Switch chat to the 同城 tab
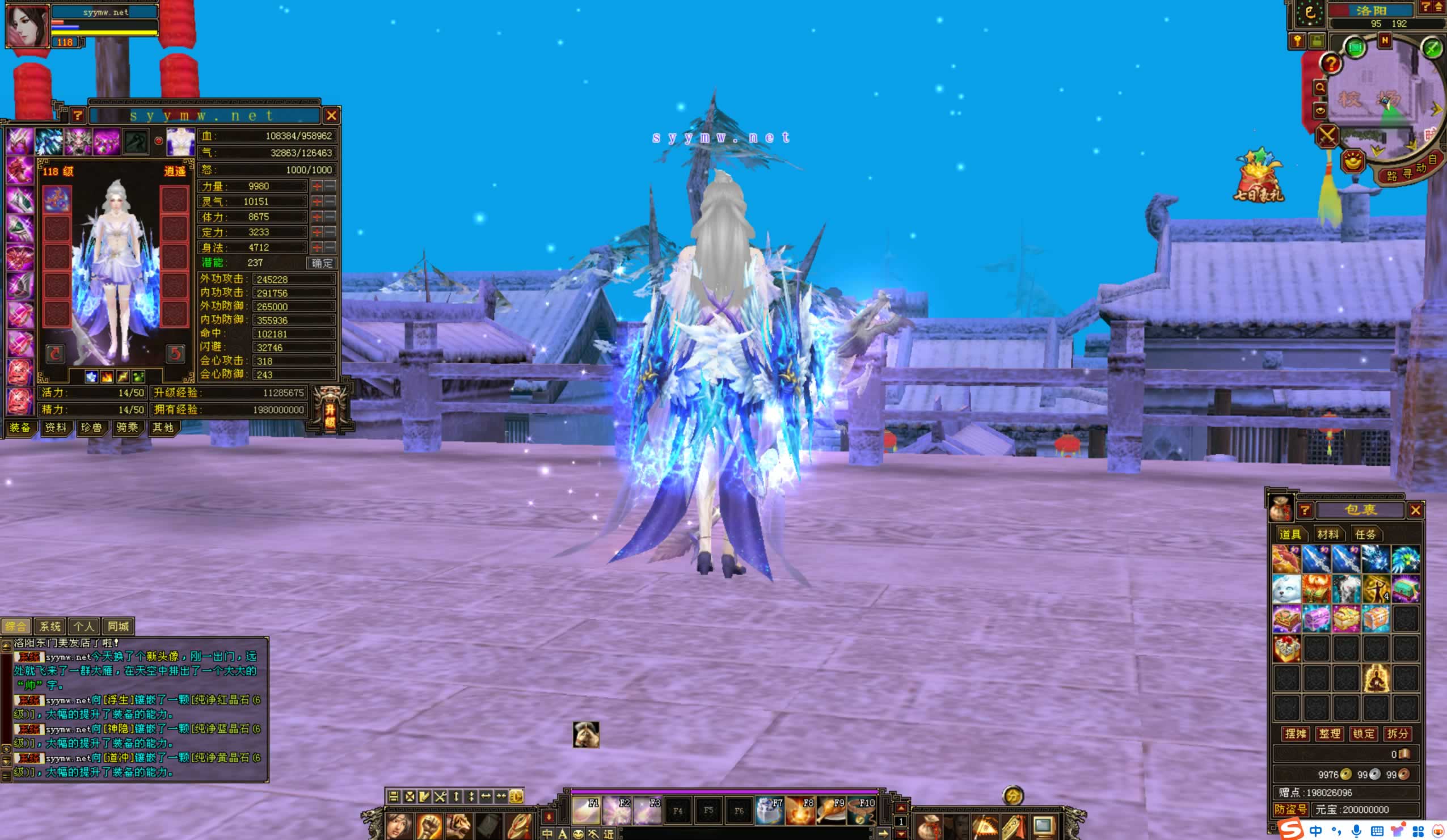Image resolution: width=1447 pixels, height=840 pixels. [119, 626]
